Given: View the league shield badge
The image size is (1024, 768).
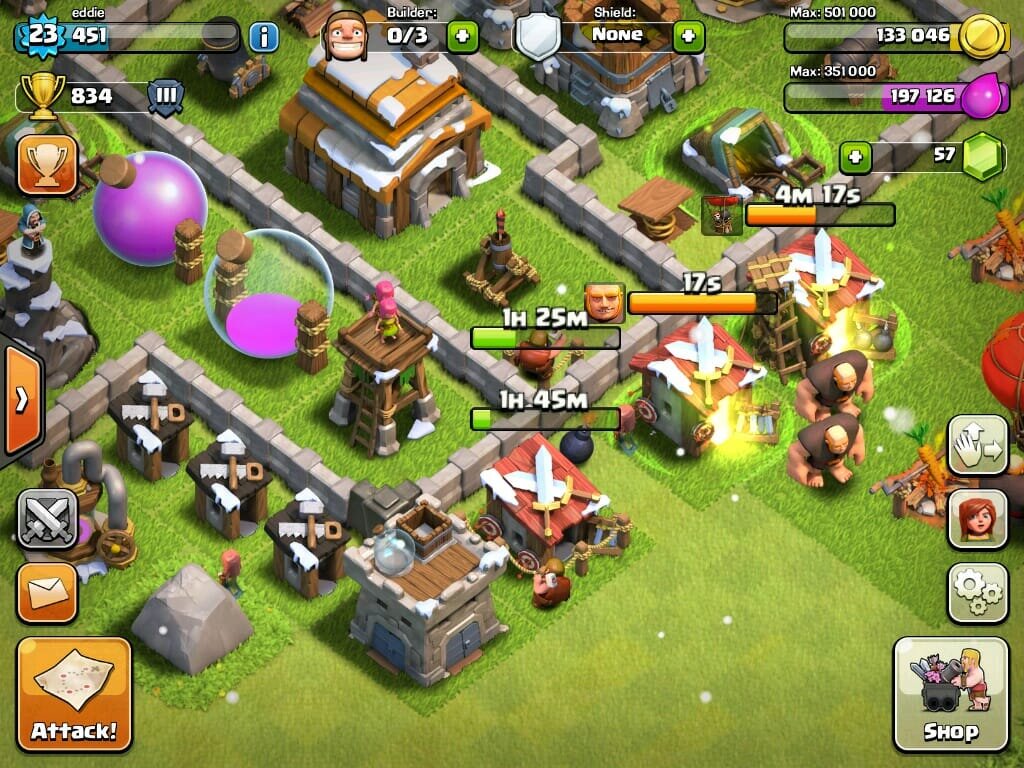Looking at the screenshot, I should click(166, 97).
